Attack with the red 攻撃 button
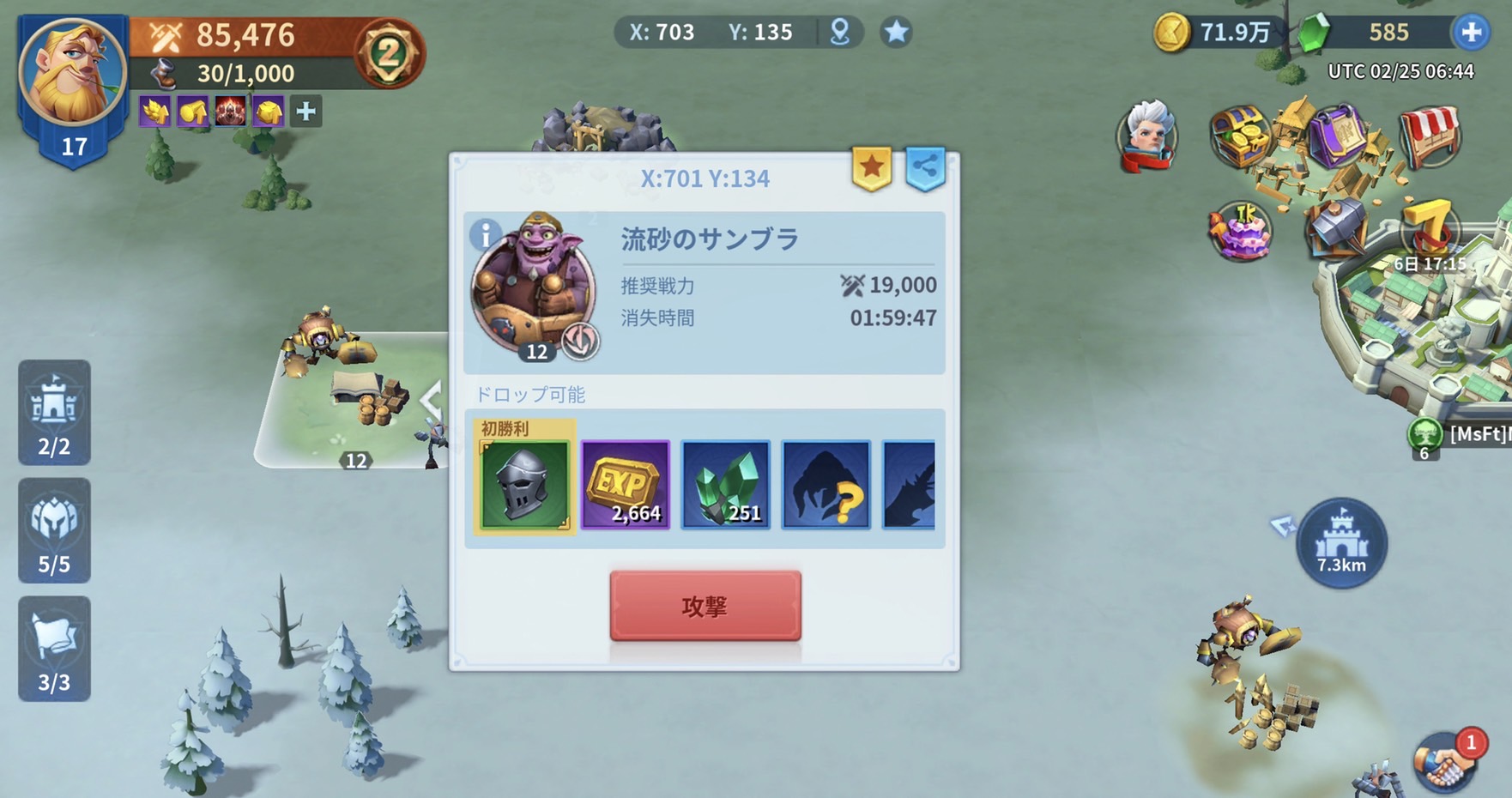 tap(705, 606)
